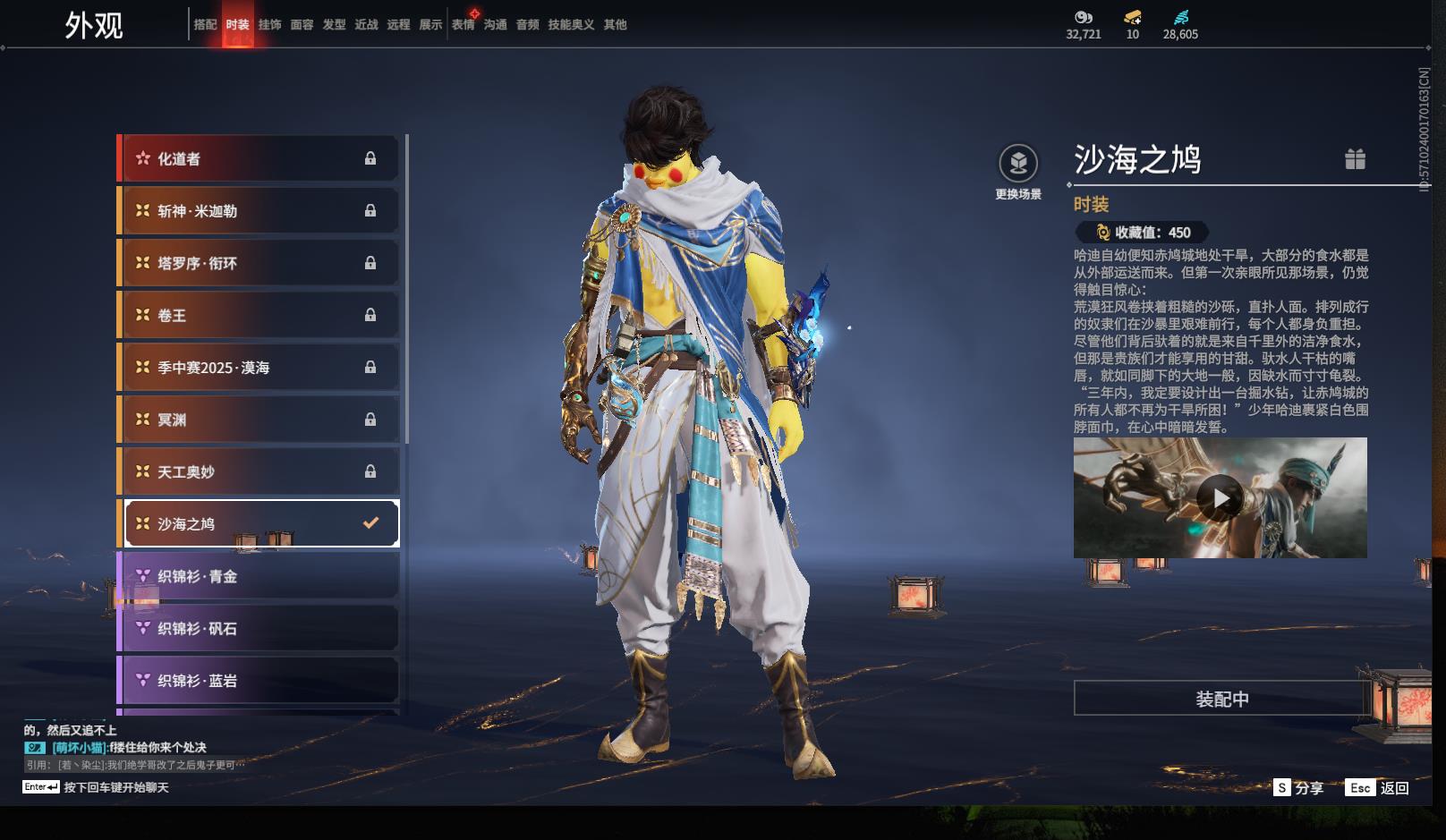Go back with the 返回 button

pos(1378,788)
